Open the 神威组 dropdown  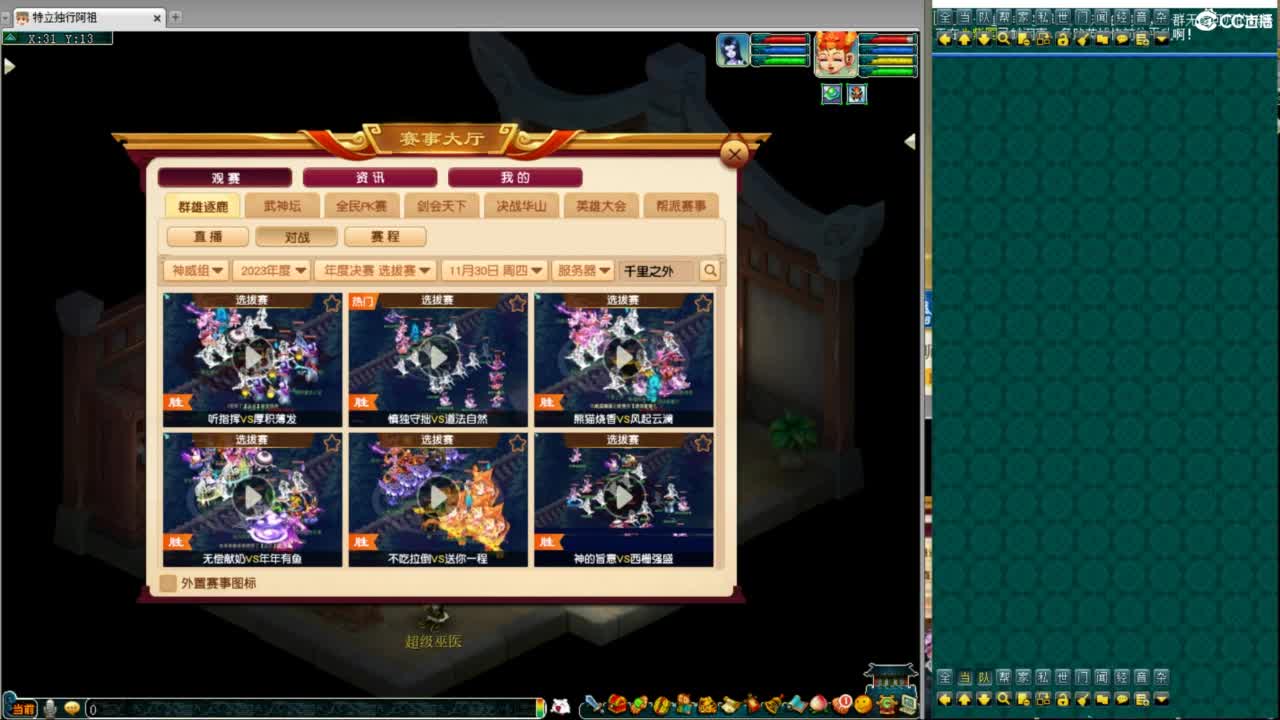[196, 270]
